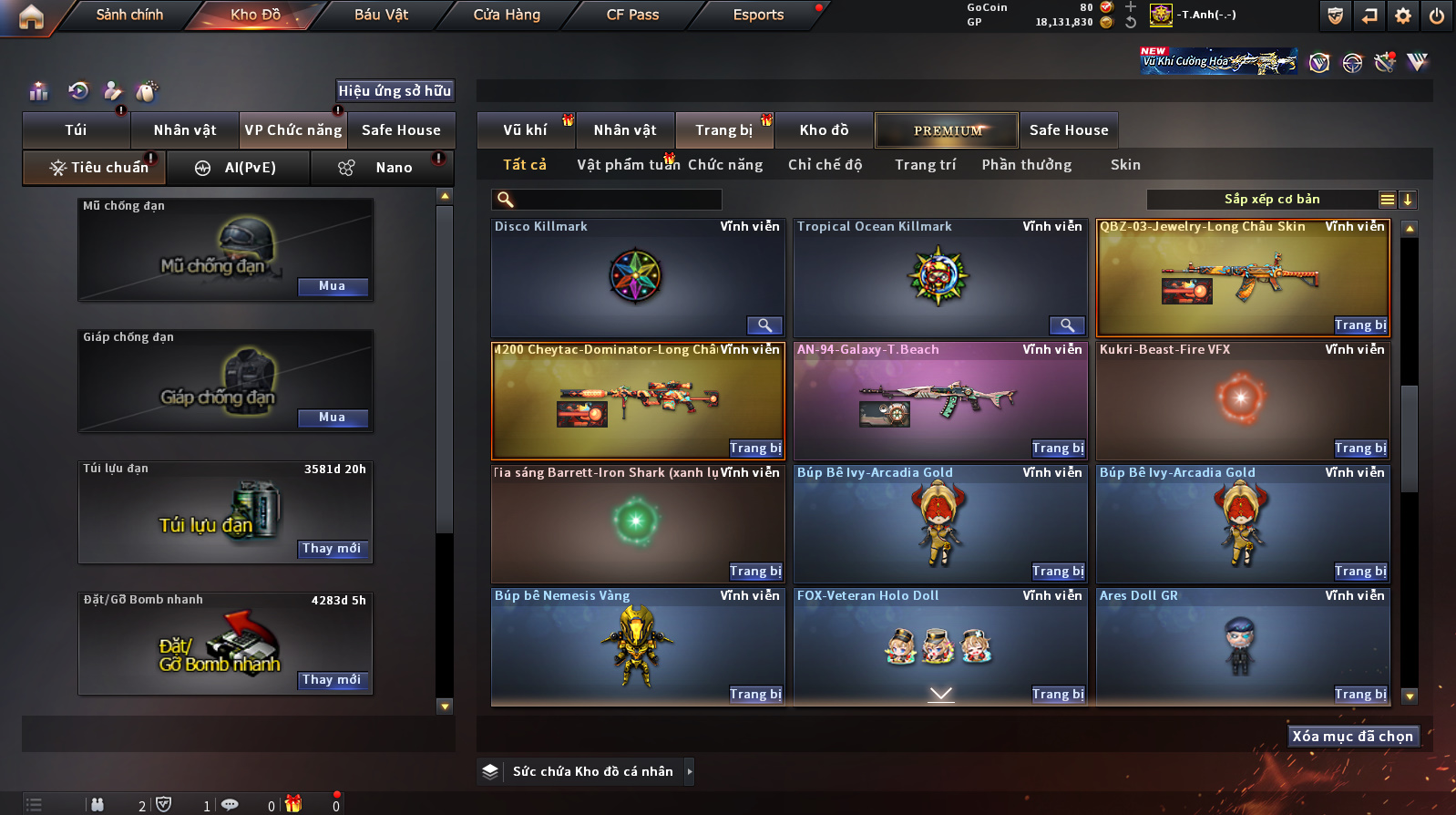Viewport: 1456px width, 815px height.
Task: Go to the Esports tab
Action: point(758,15)
